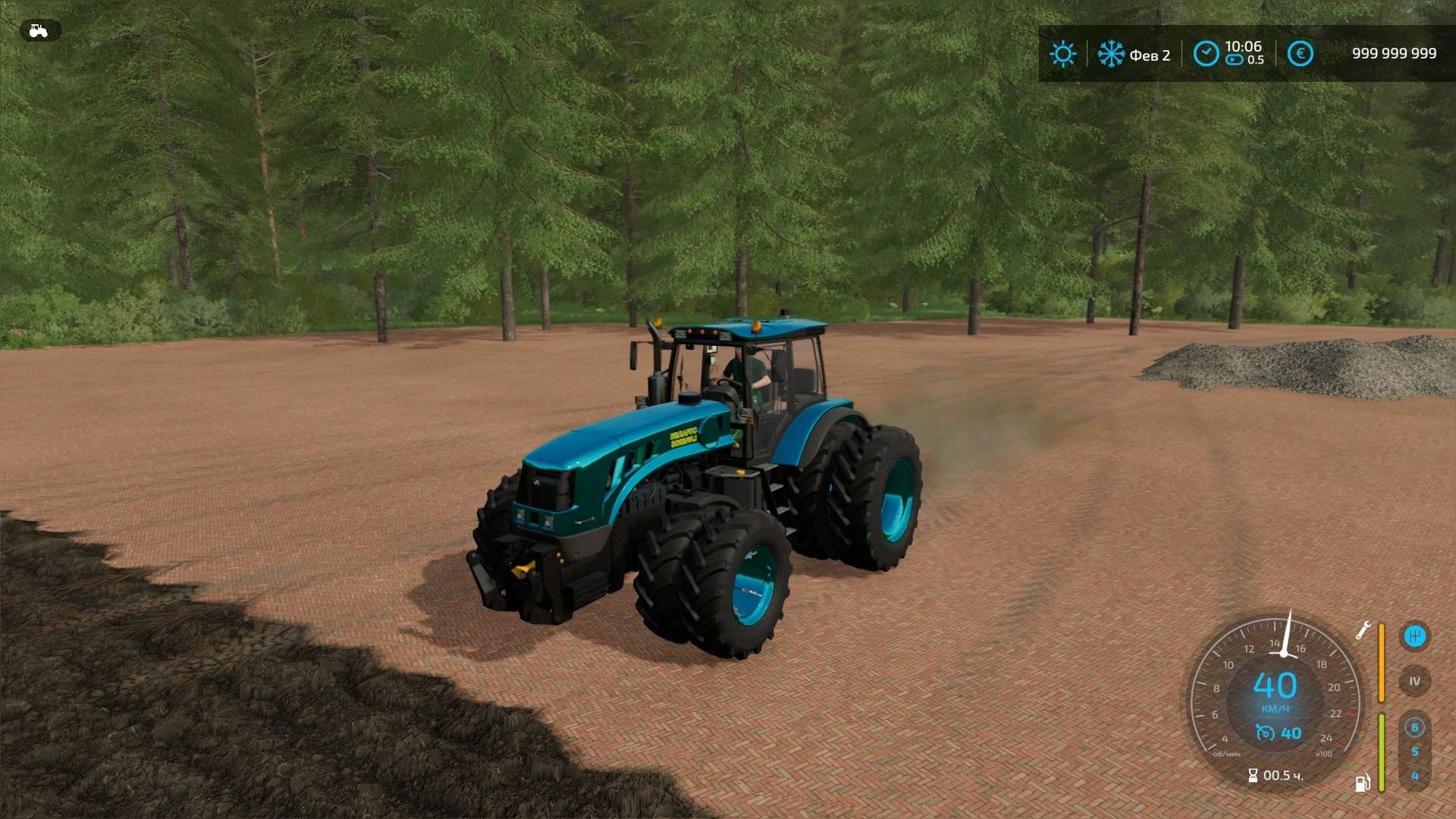Select the highlighted gear 6

tap(1414, 728)
